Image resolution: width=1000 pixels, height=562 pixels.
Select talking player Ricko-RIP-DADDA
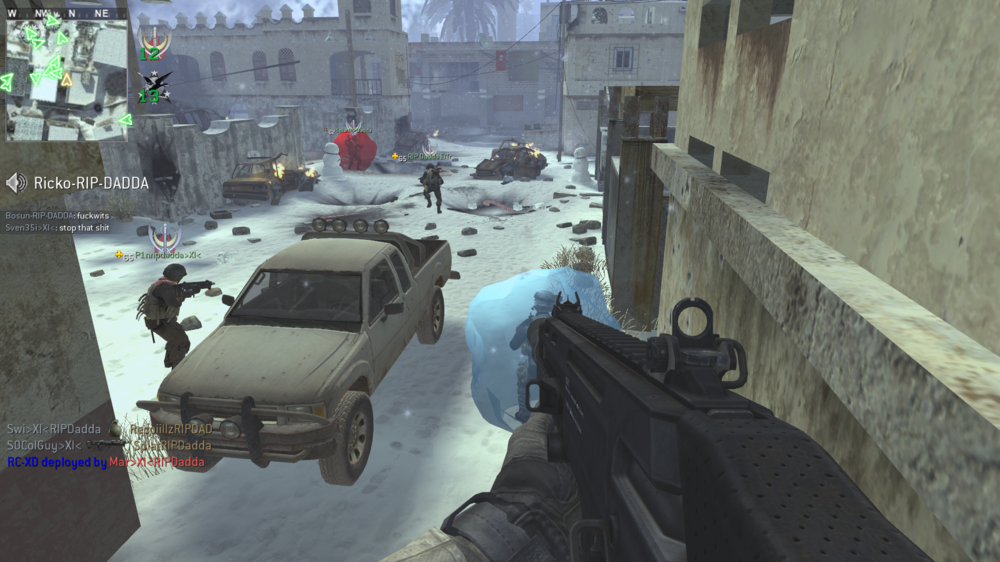(x=91, y=183)
